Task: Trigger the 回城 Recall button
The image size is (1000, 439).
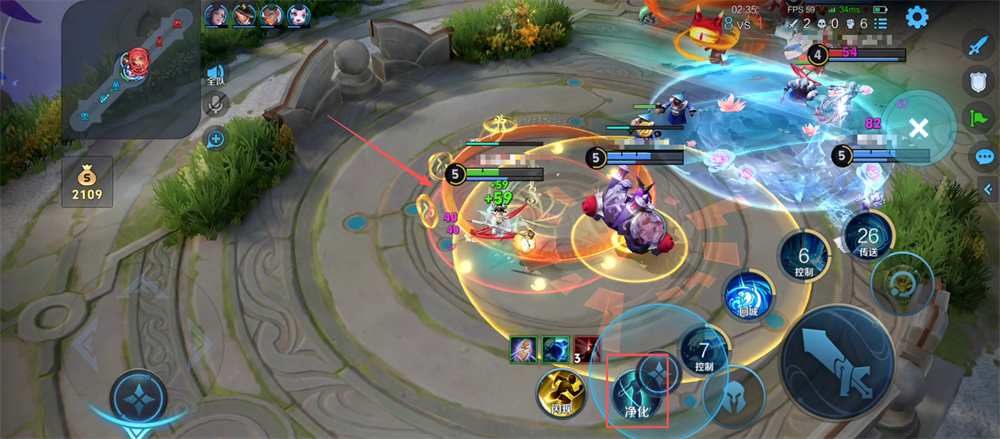Action: click(x=749, y=296)
